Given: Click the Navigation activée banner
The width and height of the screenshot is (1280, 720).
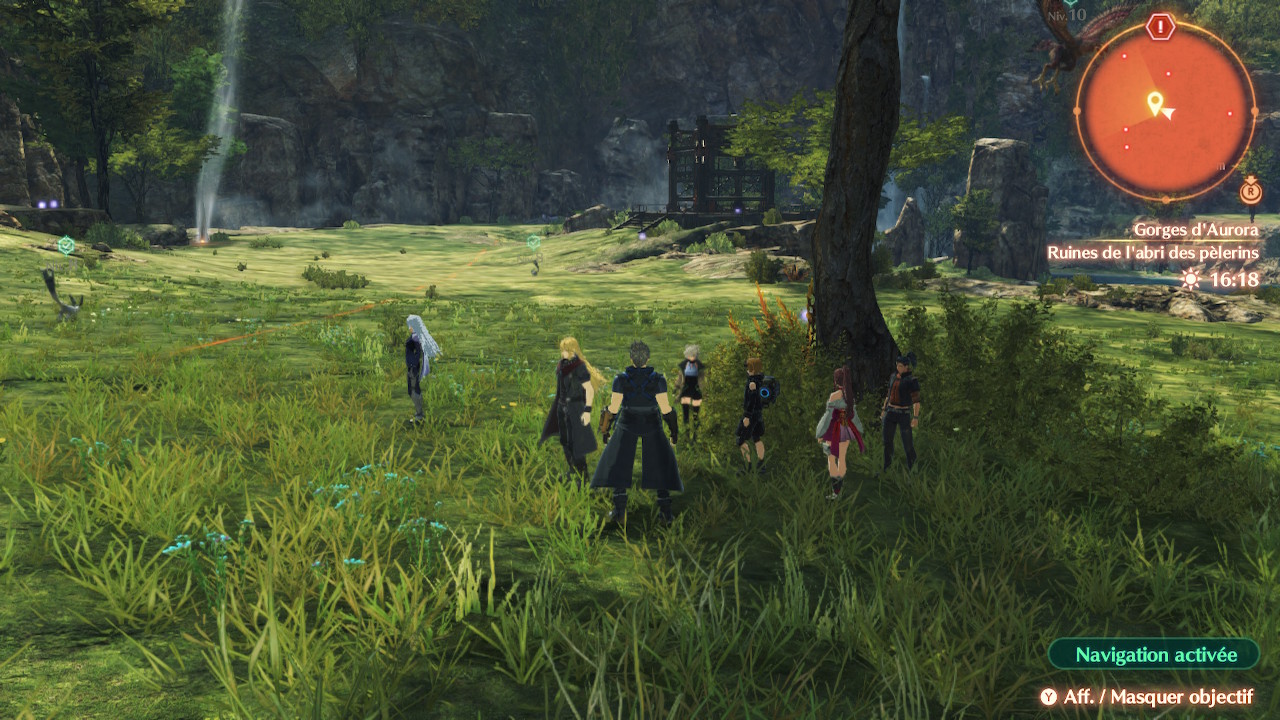Looking at the screenshot, I should [1154, 655].
